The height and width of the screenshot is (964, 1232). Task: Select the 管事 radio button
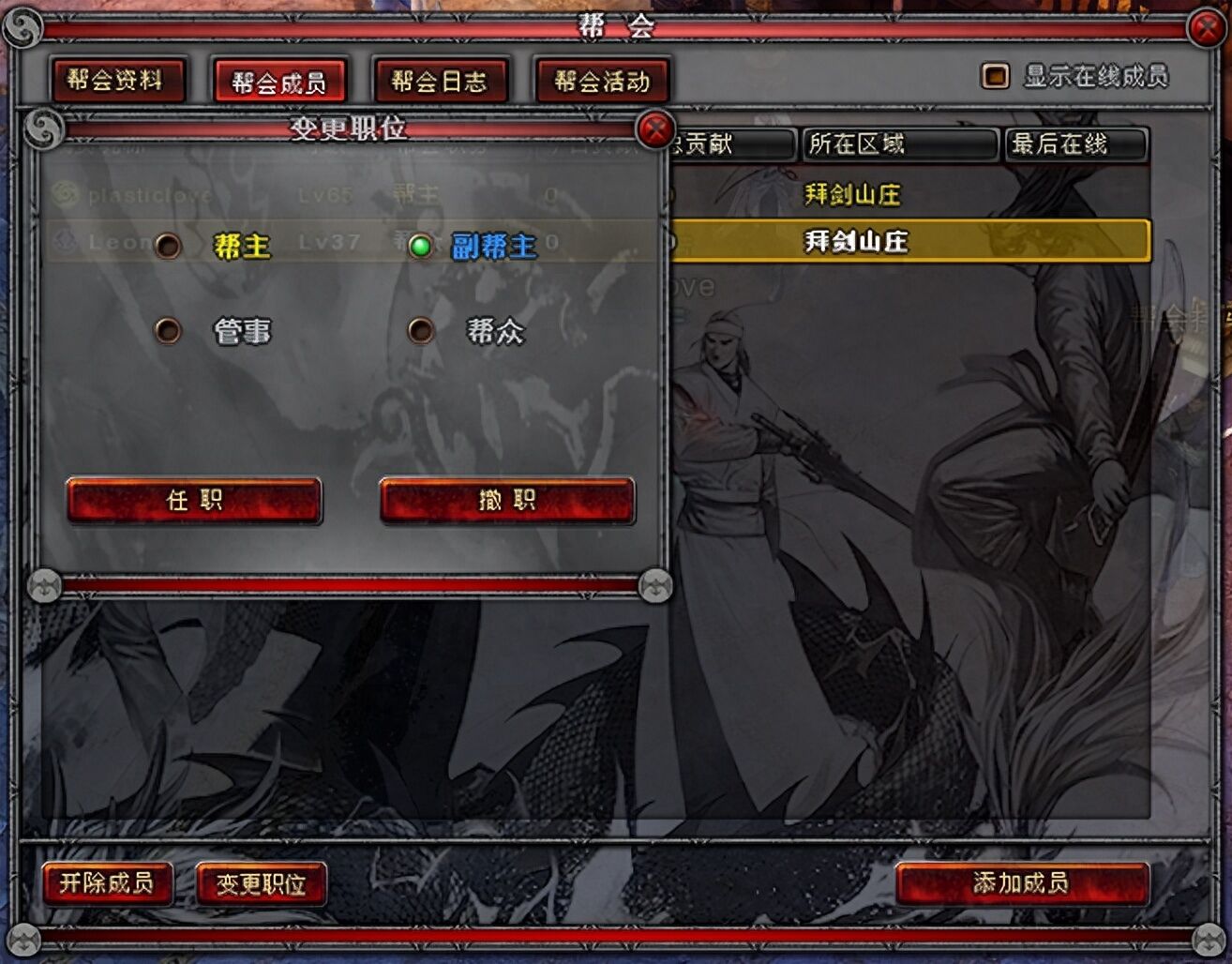pos(169,332)
